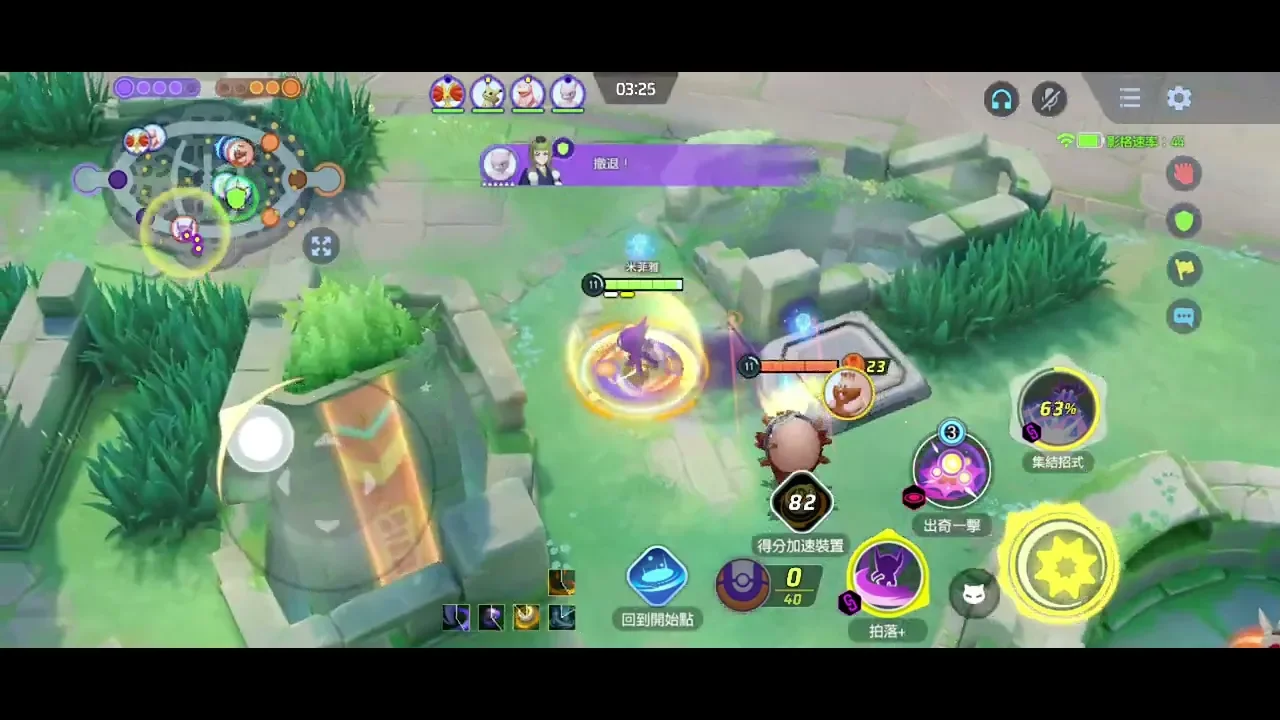Screen dimensions: 1280x720
Task: Activate 回到開始點 to return to base
Action: [x=657, y=577]
